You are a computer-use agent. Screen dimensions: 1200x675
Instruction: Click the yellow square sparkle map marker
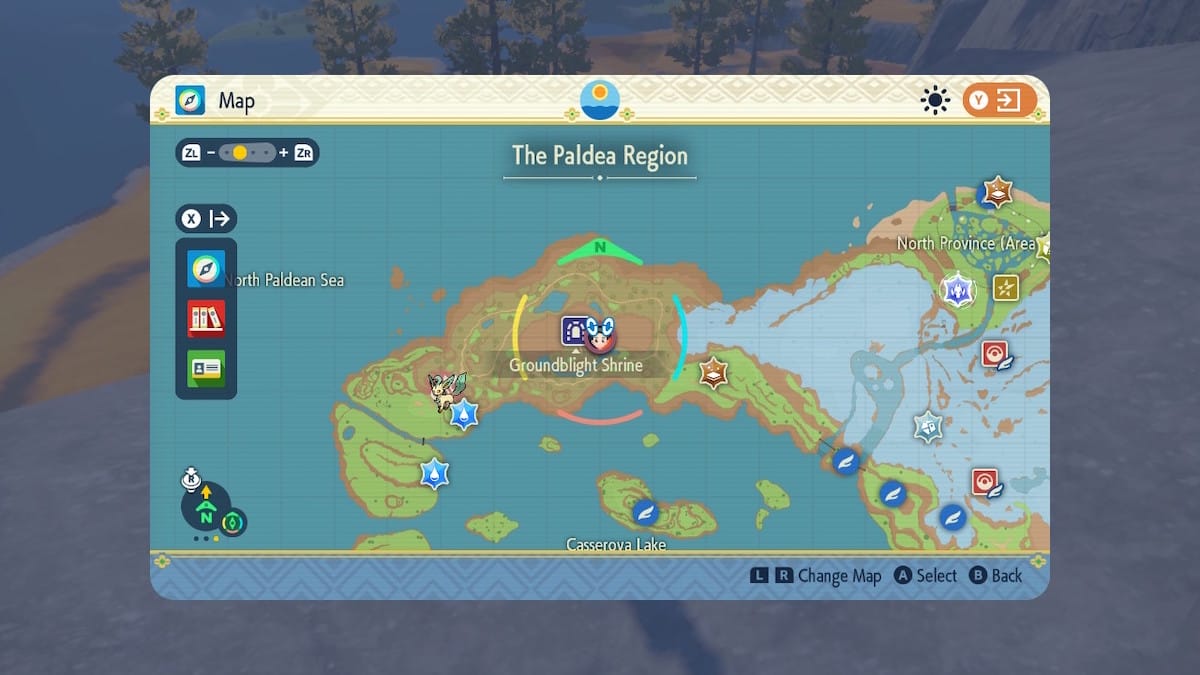click(1006, 288)
